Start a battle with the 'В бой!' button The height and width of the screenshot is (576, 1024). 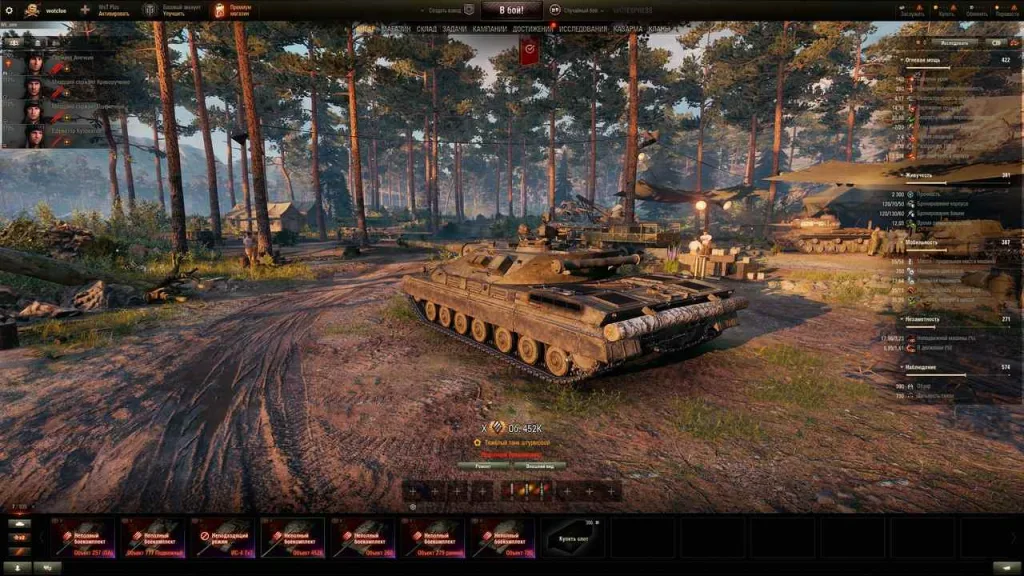[506, 10]
